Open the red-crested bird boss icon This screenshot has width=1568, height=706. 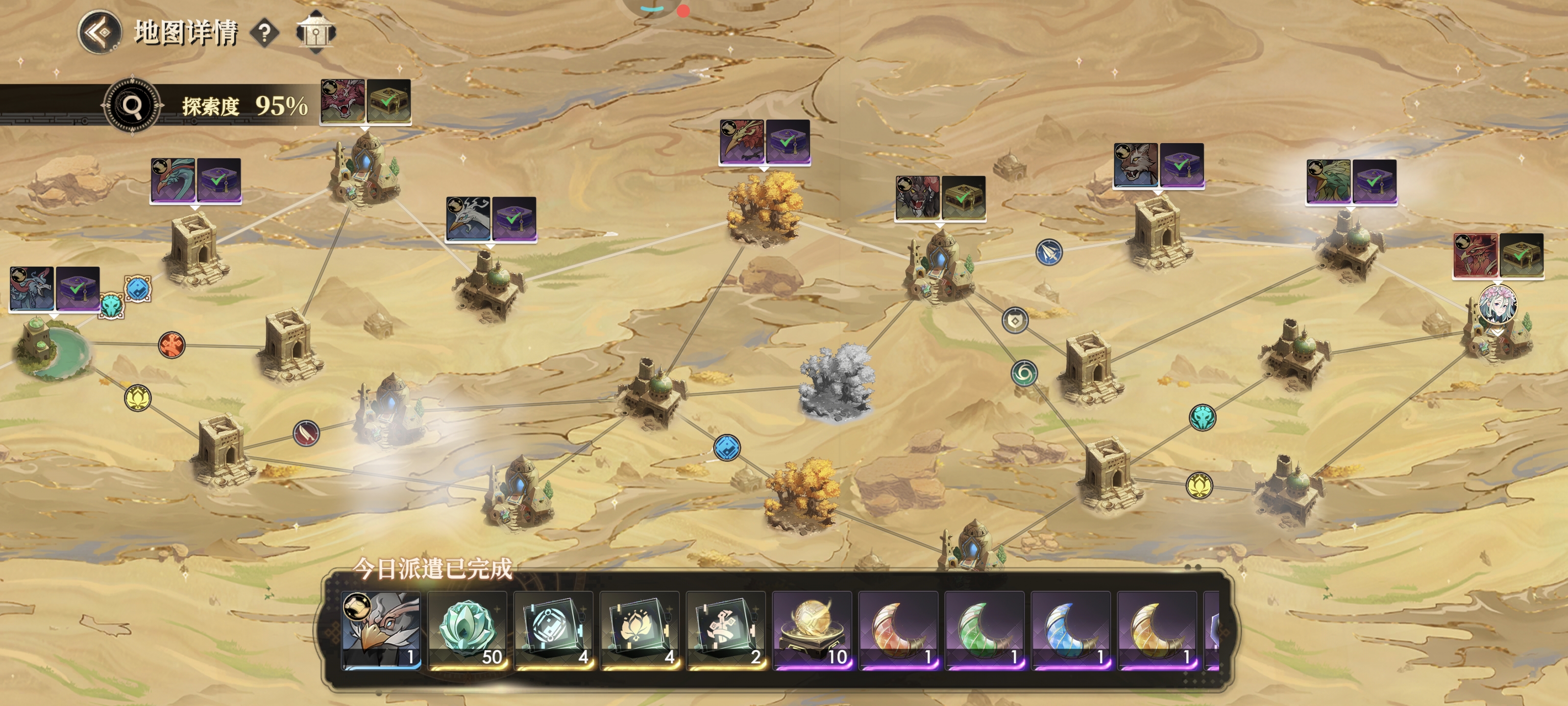click(741, 142)
